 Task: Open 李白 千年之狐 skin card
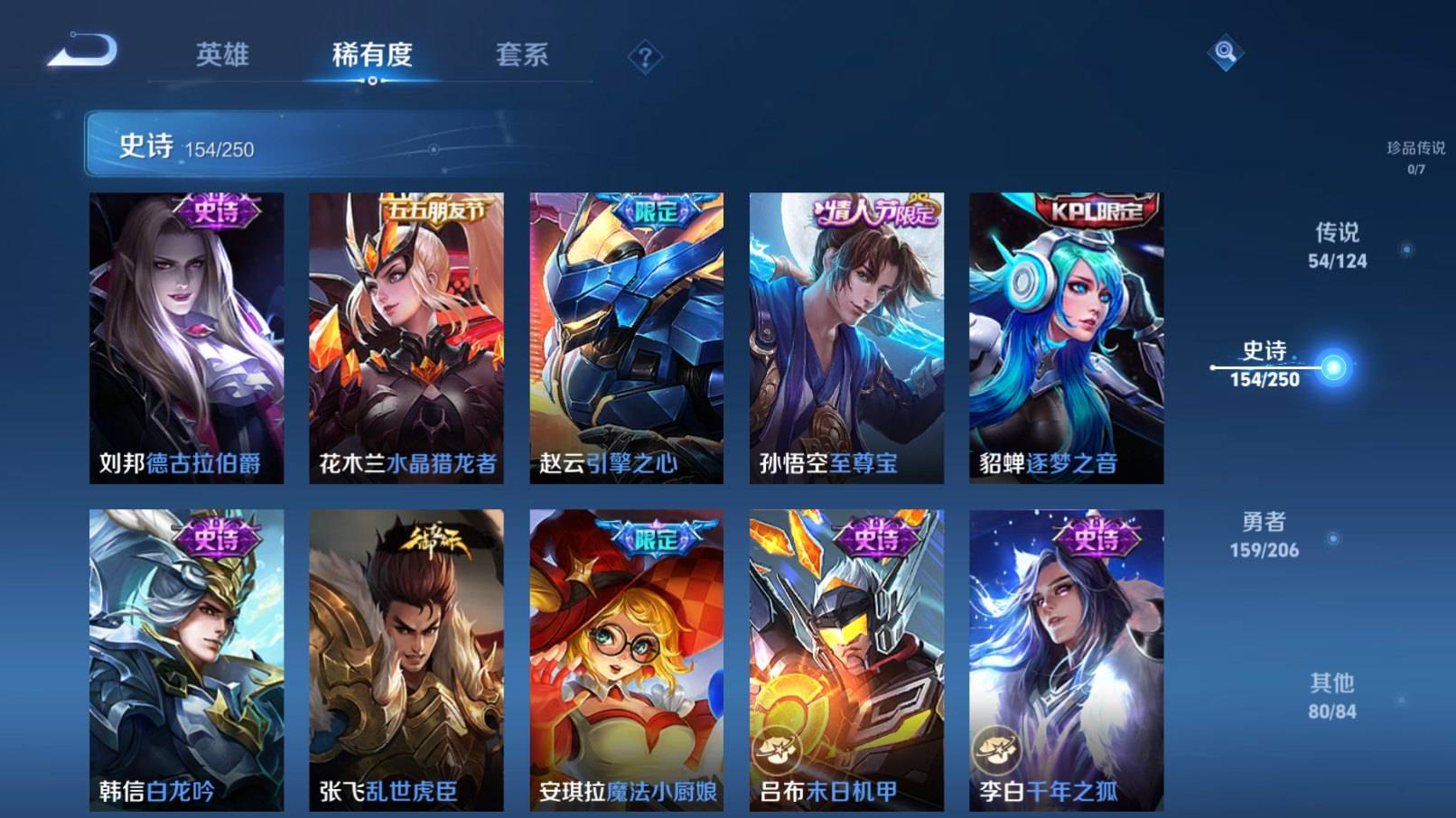coord(1066,659)
